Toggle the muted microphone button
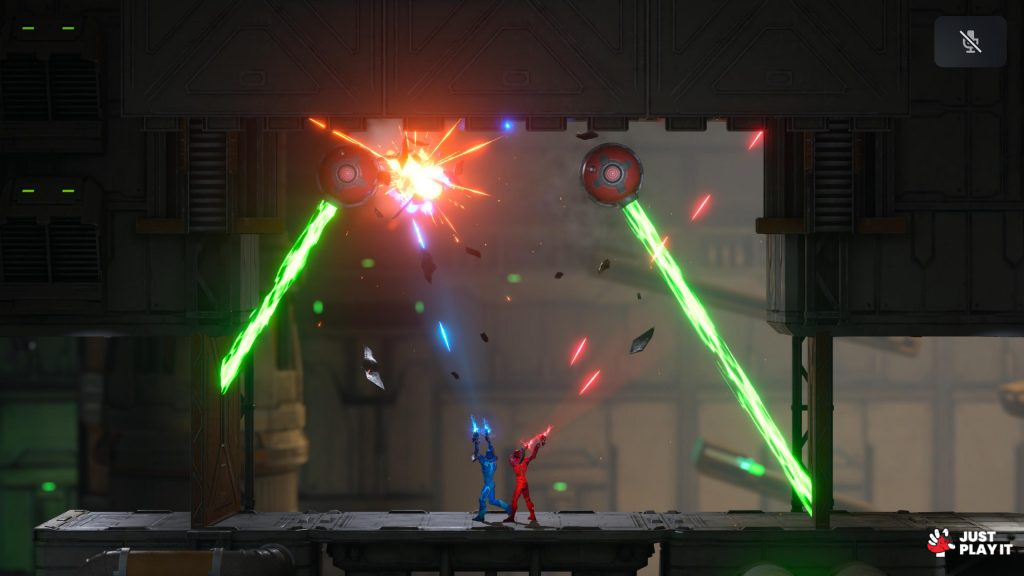The image size is (1024, 576). coord(969,42)
